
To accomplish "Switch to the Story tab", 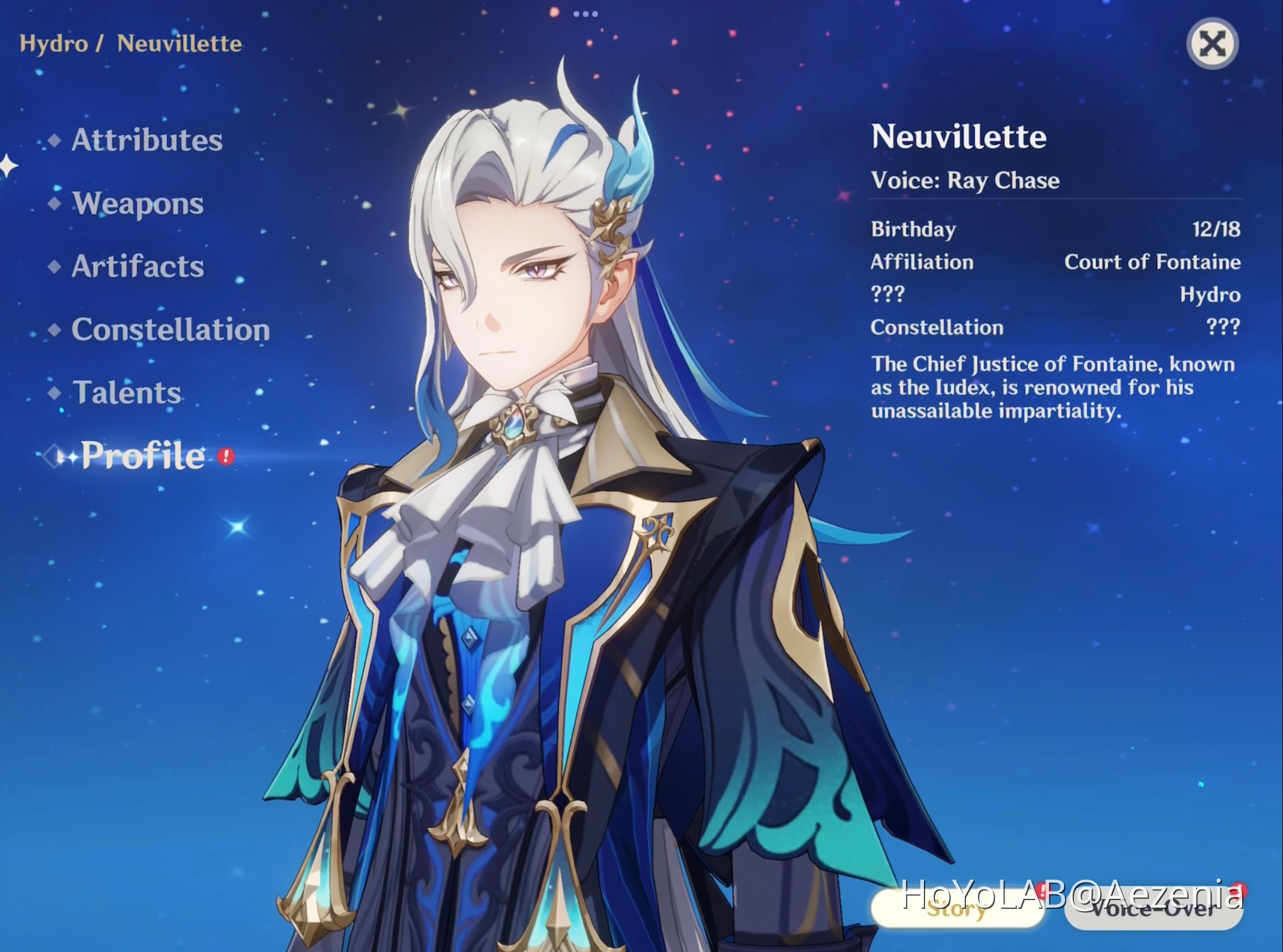I will point(957,910).
